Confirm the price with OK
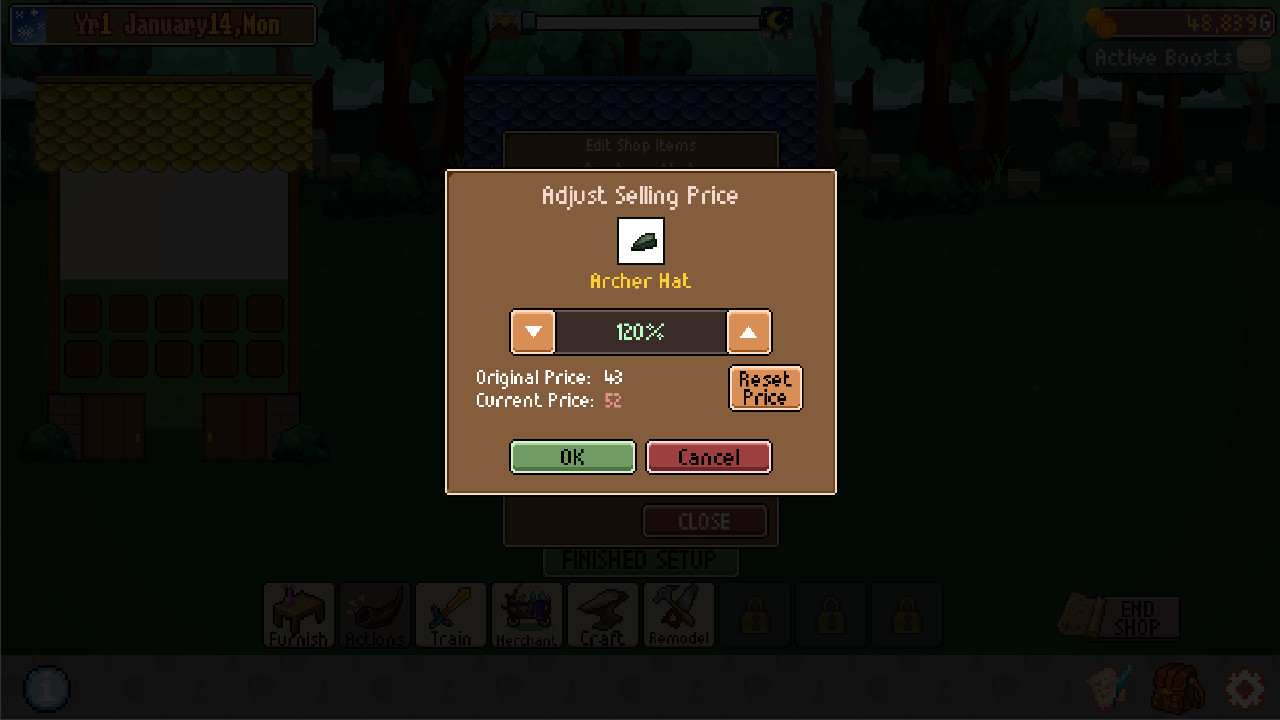The height and width of the screenshot is (720, 1280). 572,457
